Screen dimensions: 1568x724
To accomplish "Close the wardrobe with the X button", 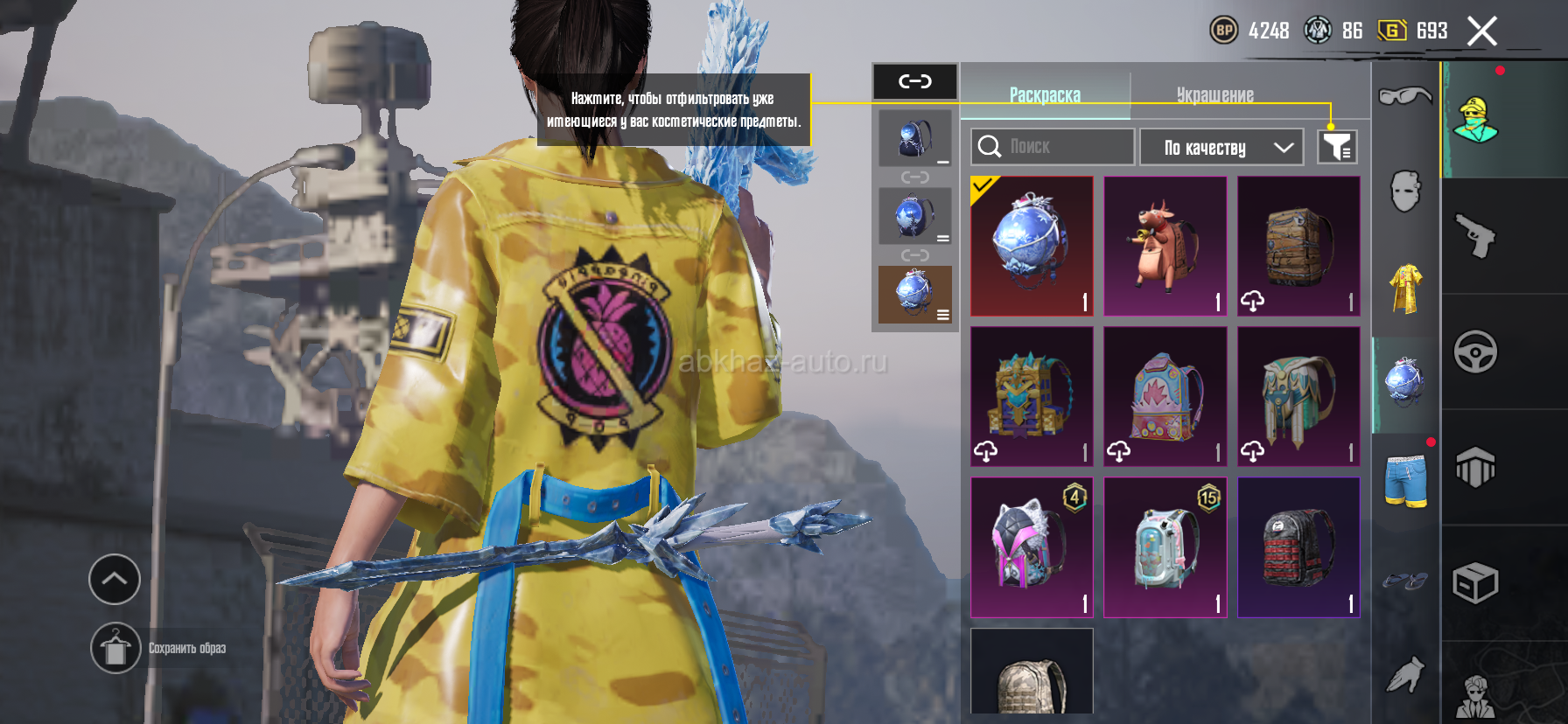I will 1481,31.
